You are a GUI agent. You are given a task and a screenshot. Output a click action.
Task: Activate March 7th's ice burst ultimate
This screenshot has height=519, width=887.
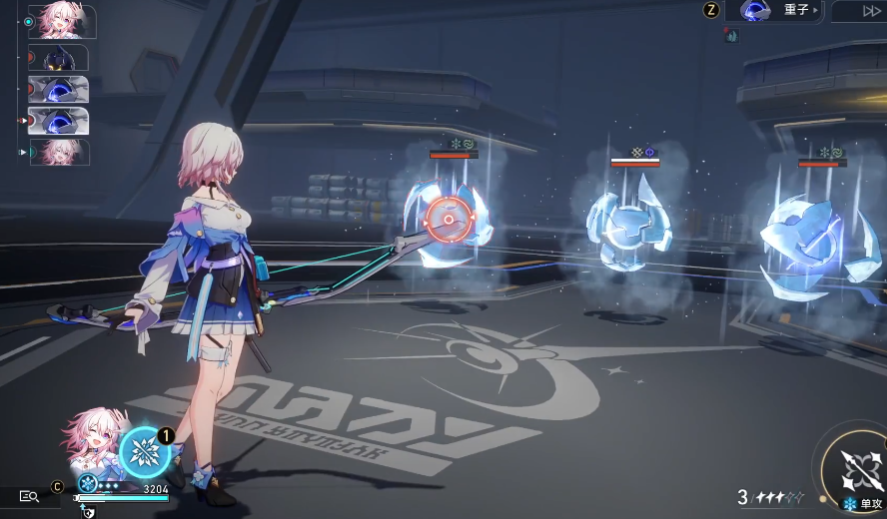click(146, 453)
